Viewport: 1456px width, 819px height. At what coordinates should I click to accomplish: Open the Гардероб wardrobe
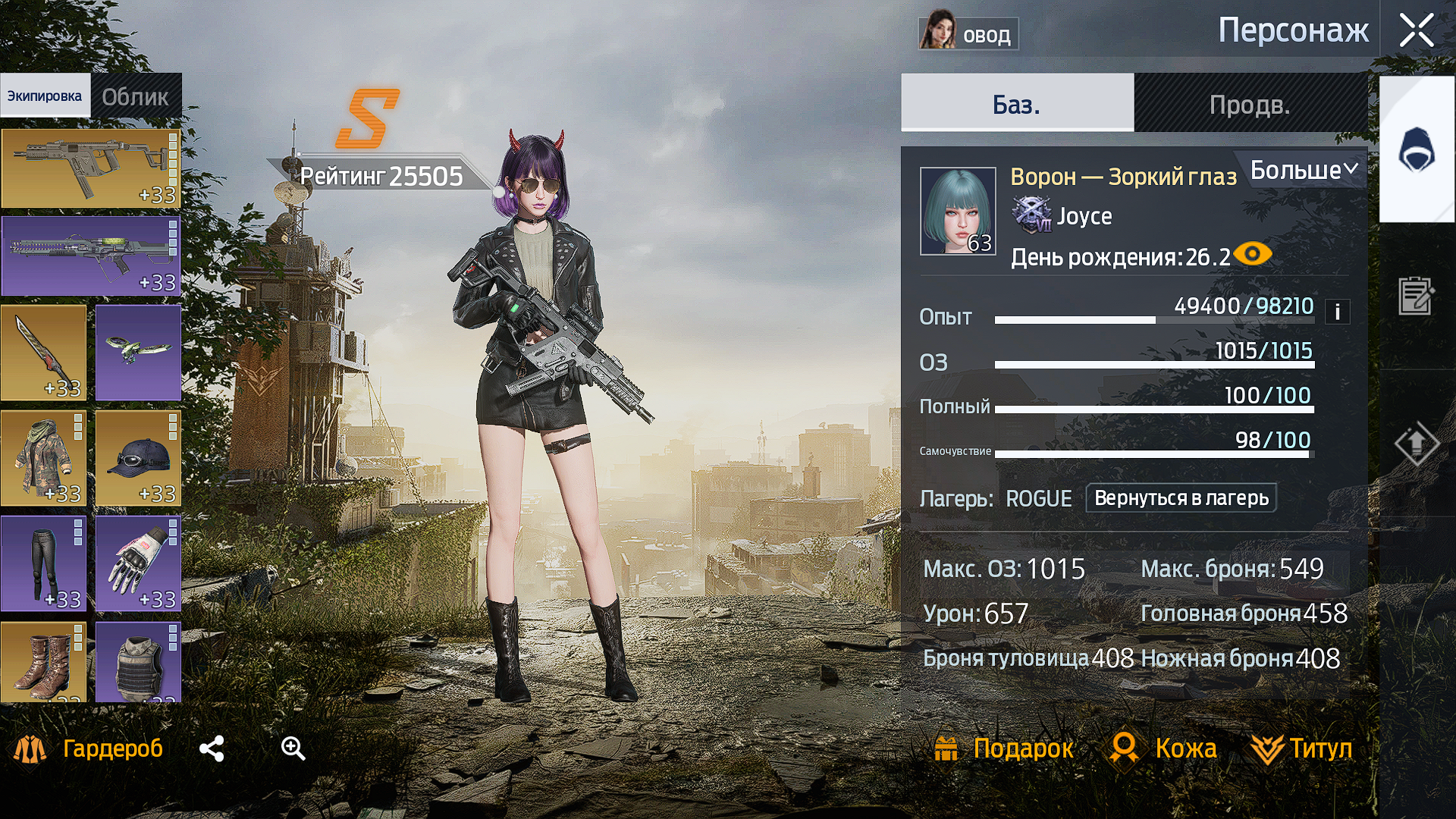(89, 748)
